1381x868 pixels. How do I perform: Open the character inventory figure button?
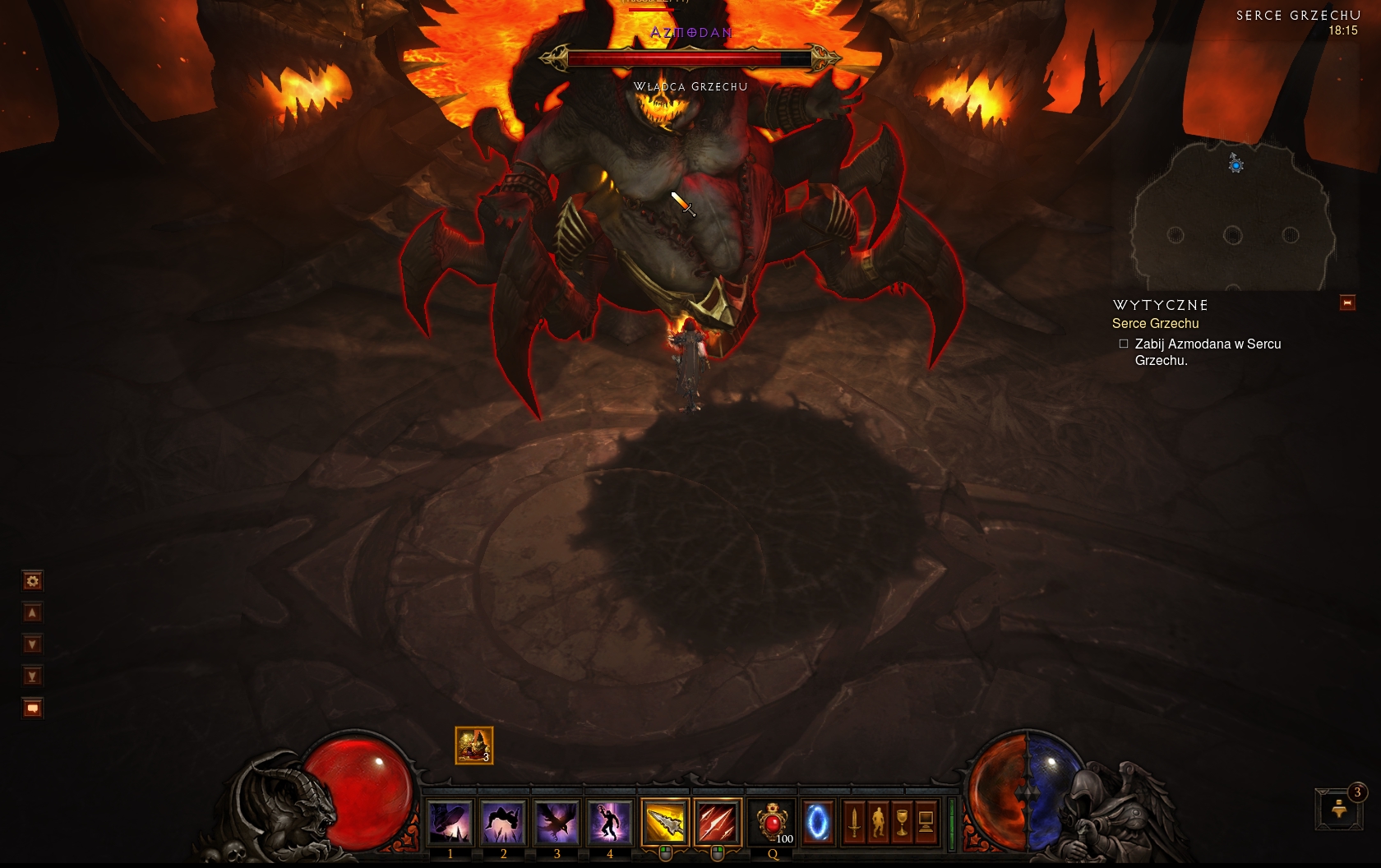[x=878, y=822]
